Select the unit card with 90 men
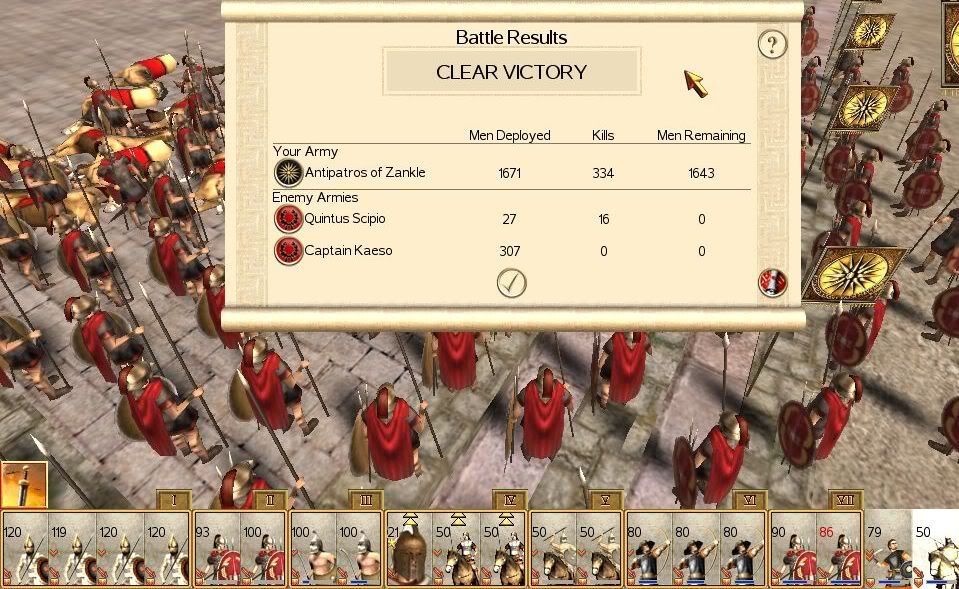The height and width of the screenshot is (589, 959). tap(792, 550)
